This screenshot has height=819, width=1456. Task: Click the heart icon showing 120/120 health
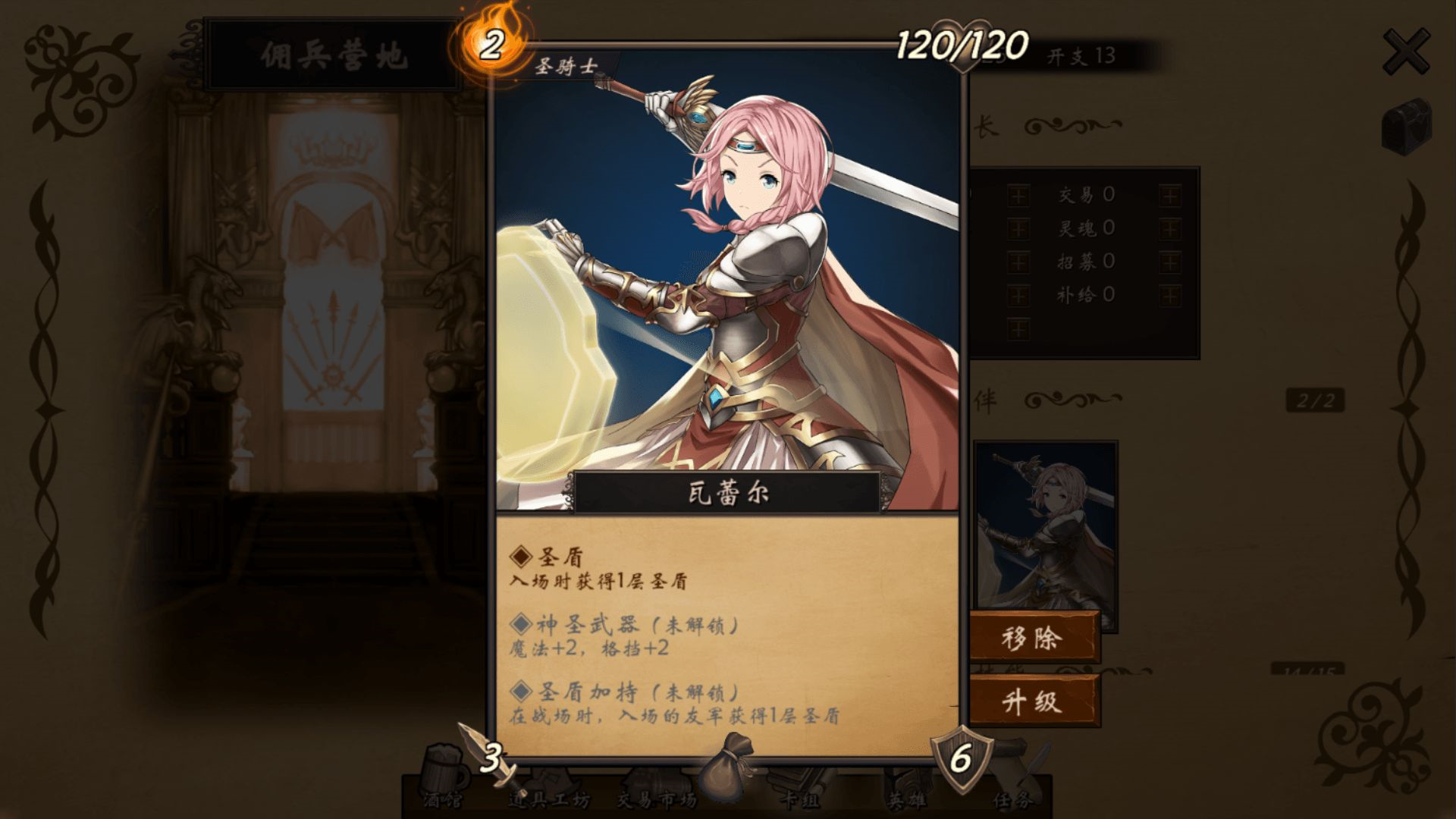(960, 42)
